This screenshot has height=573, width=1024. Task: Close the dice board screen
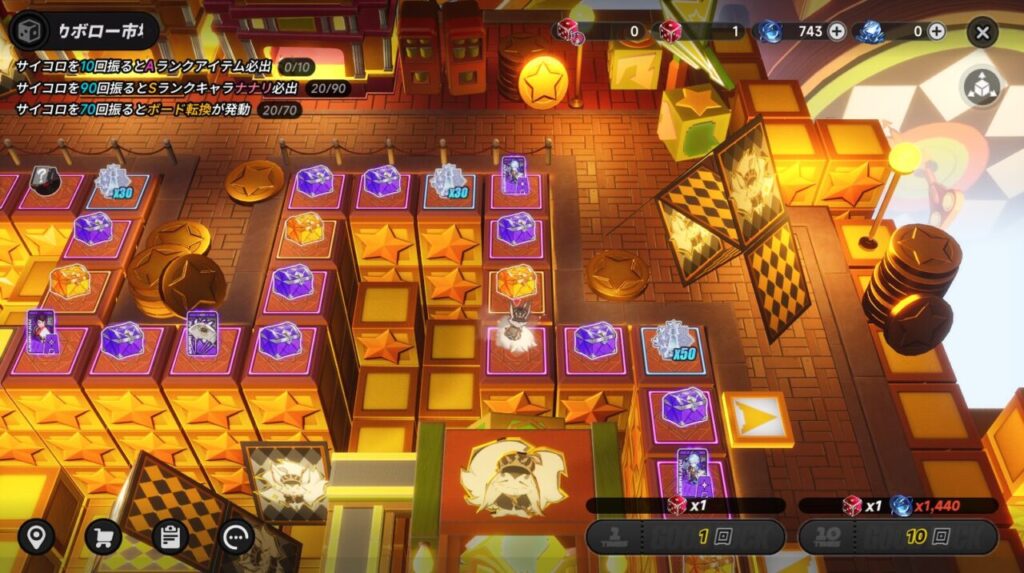[982, 32]
